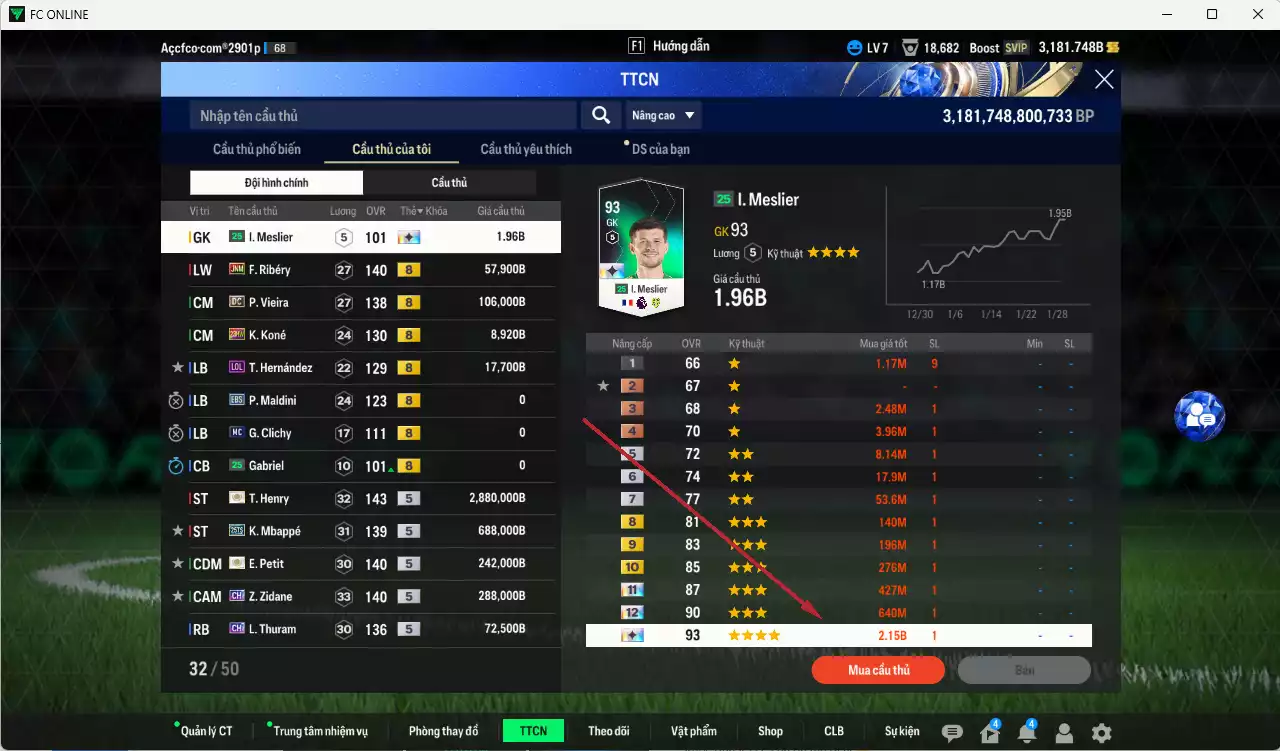Toggle the favorite star on upgrade level 2
The height and width of the screenshot is (751, 1280).
(604, 385)
